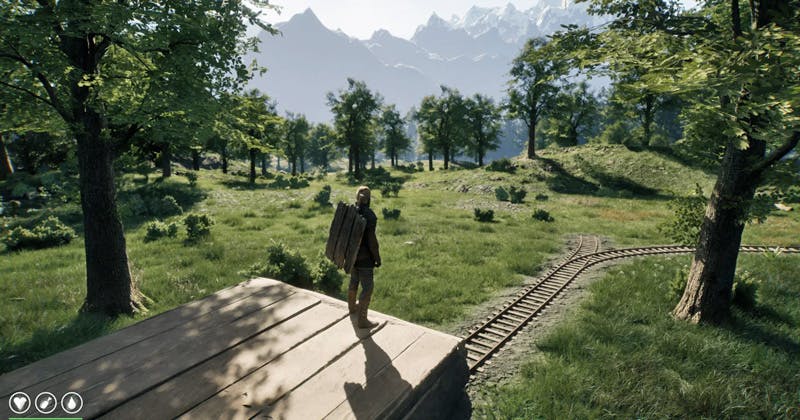Image resolution: width=800 pixels, height=420 pixels.
Task: Check the water drop thirst icon
Action: [x=71, y=403]
